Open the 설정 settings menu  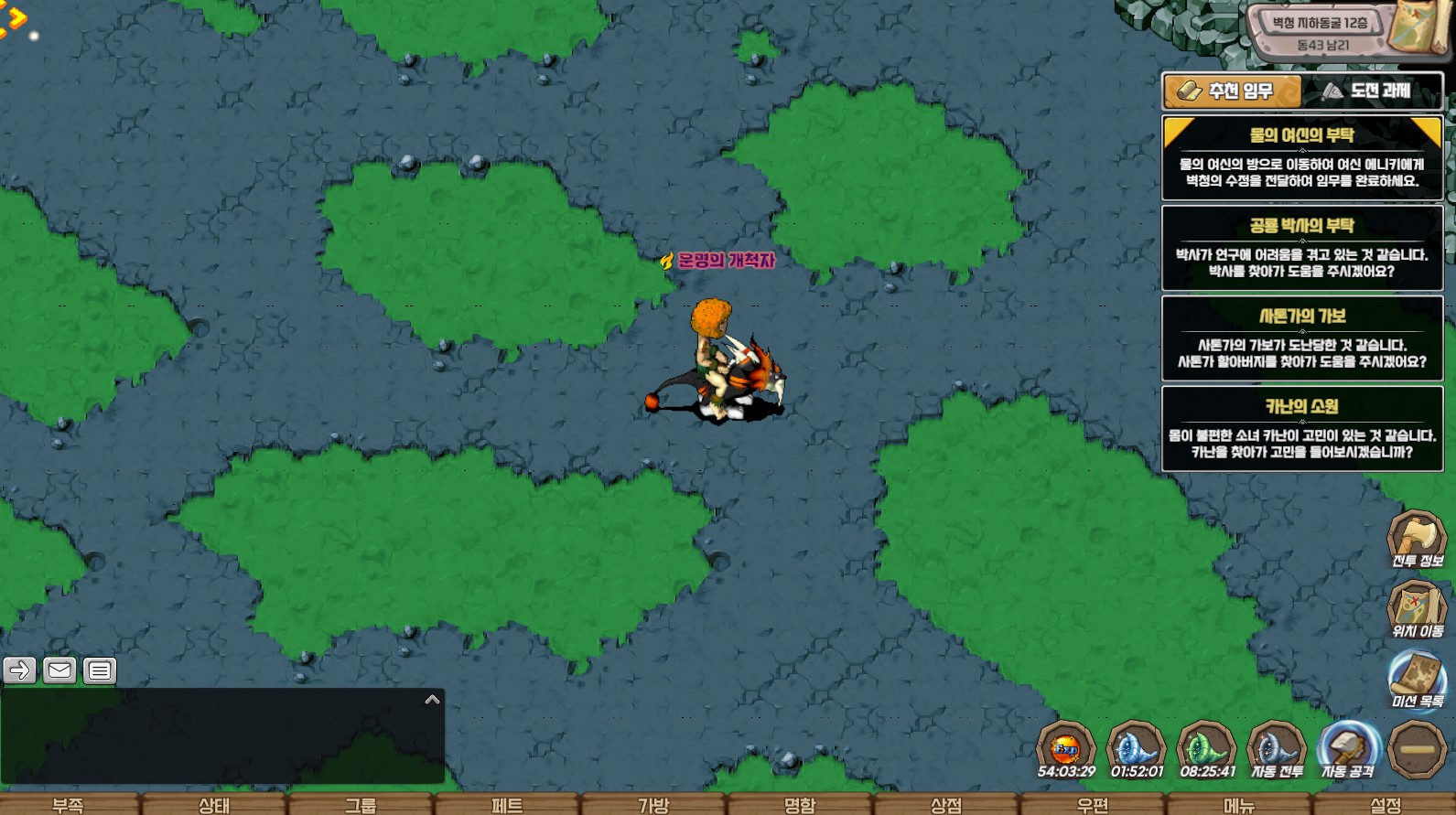pyautogui.click(x=1386, y=805)
